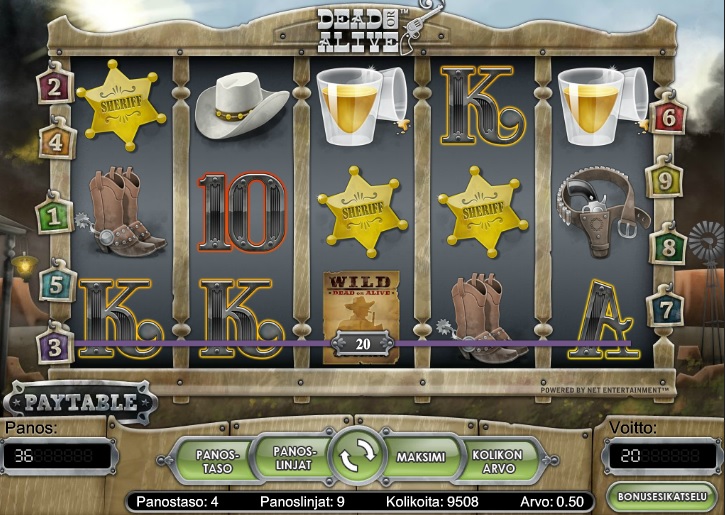Adjust coin value with Kolikon Arvo

(497, 460)
